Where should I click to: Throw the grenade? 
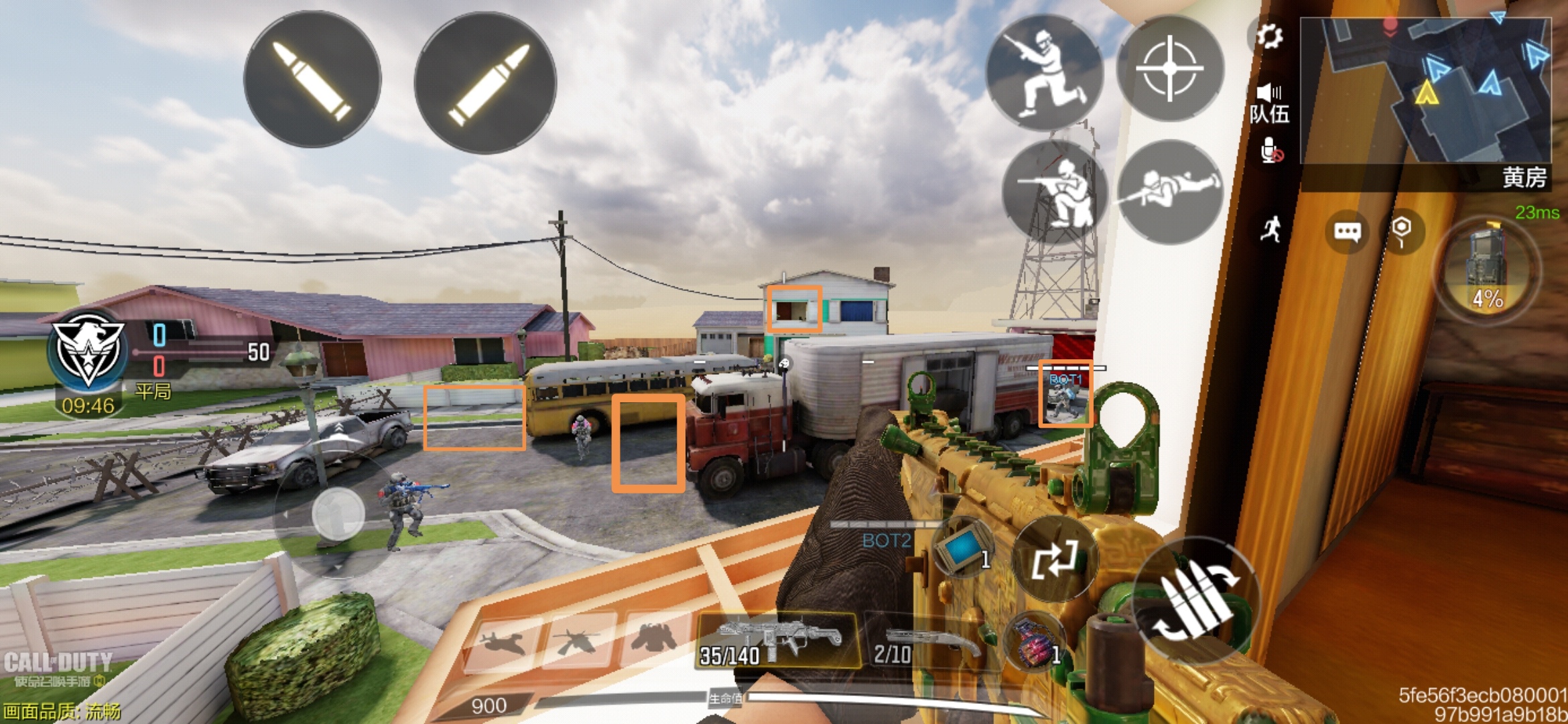click(1035, 644)
